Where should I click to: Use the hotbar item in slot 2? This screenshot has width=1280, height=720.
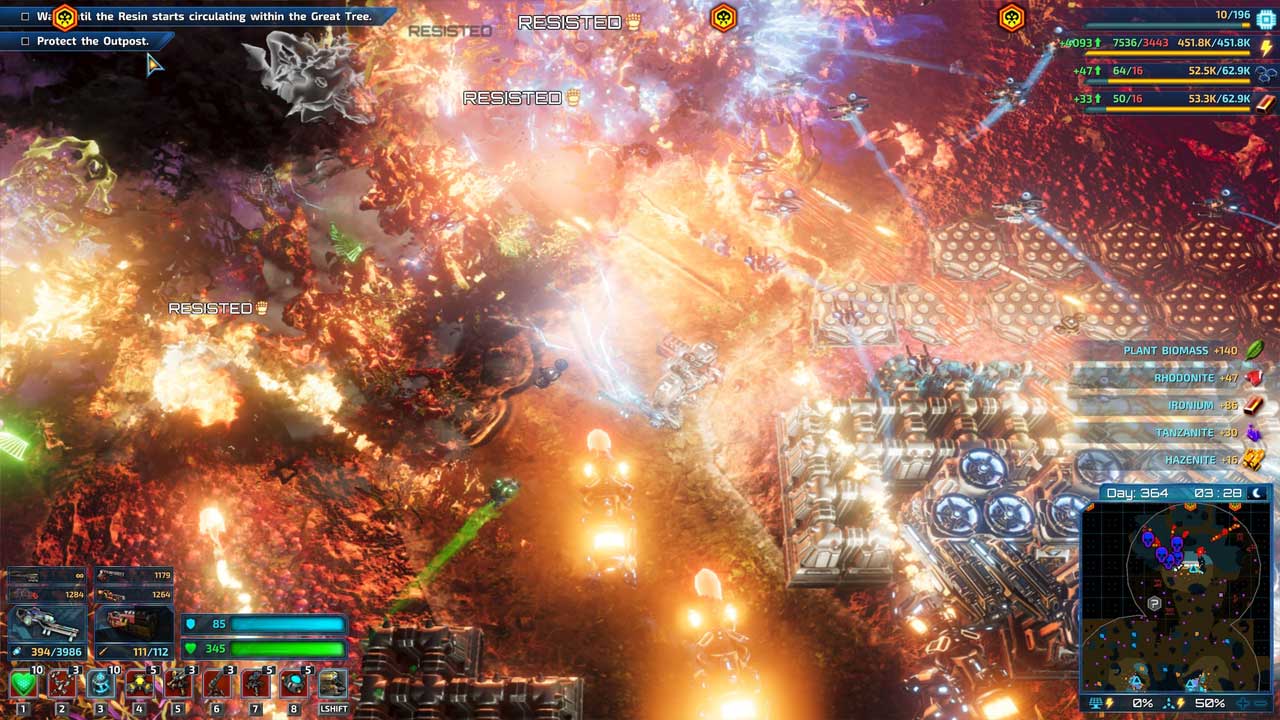tap(62, 684)
